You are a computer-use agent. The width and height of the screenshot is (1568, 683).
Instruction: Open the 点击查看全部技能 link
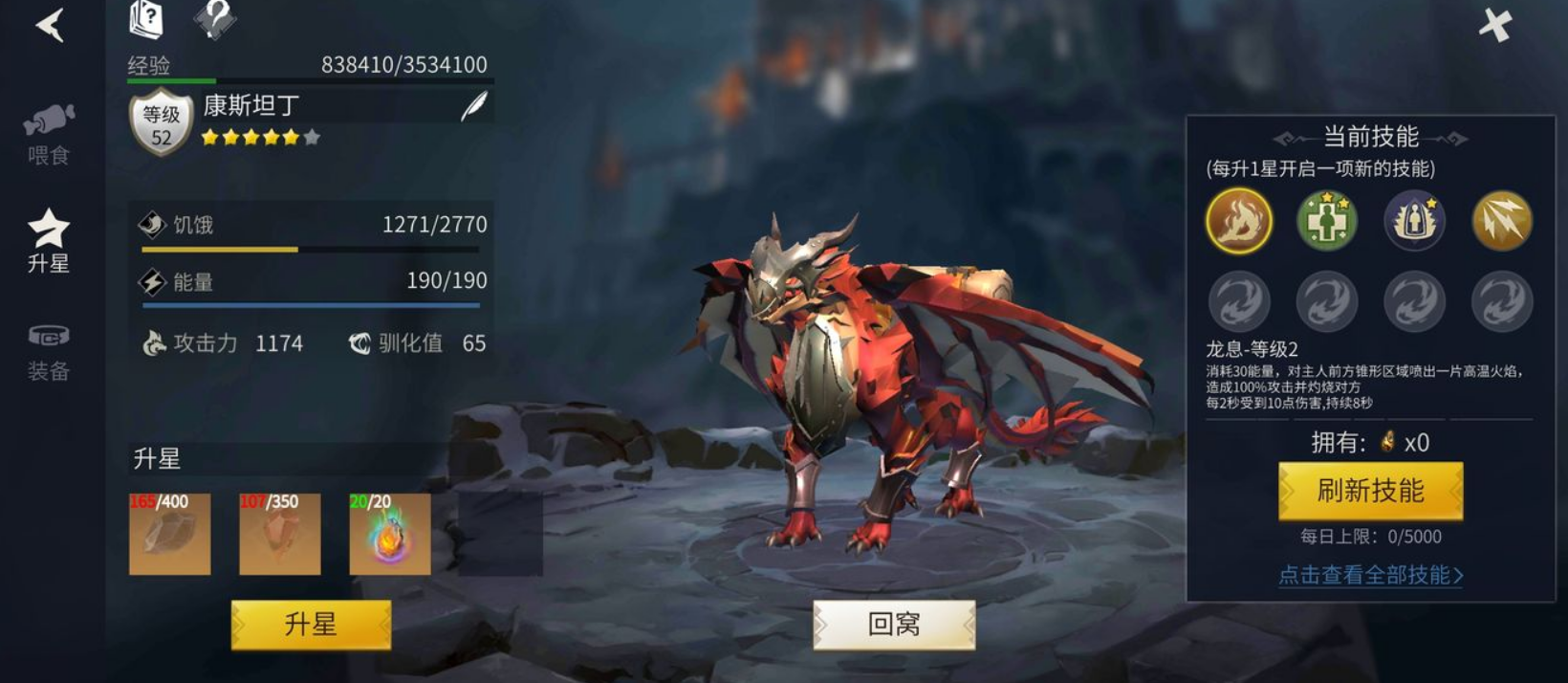[x=1370, y=575]
